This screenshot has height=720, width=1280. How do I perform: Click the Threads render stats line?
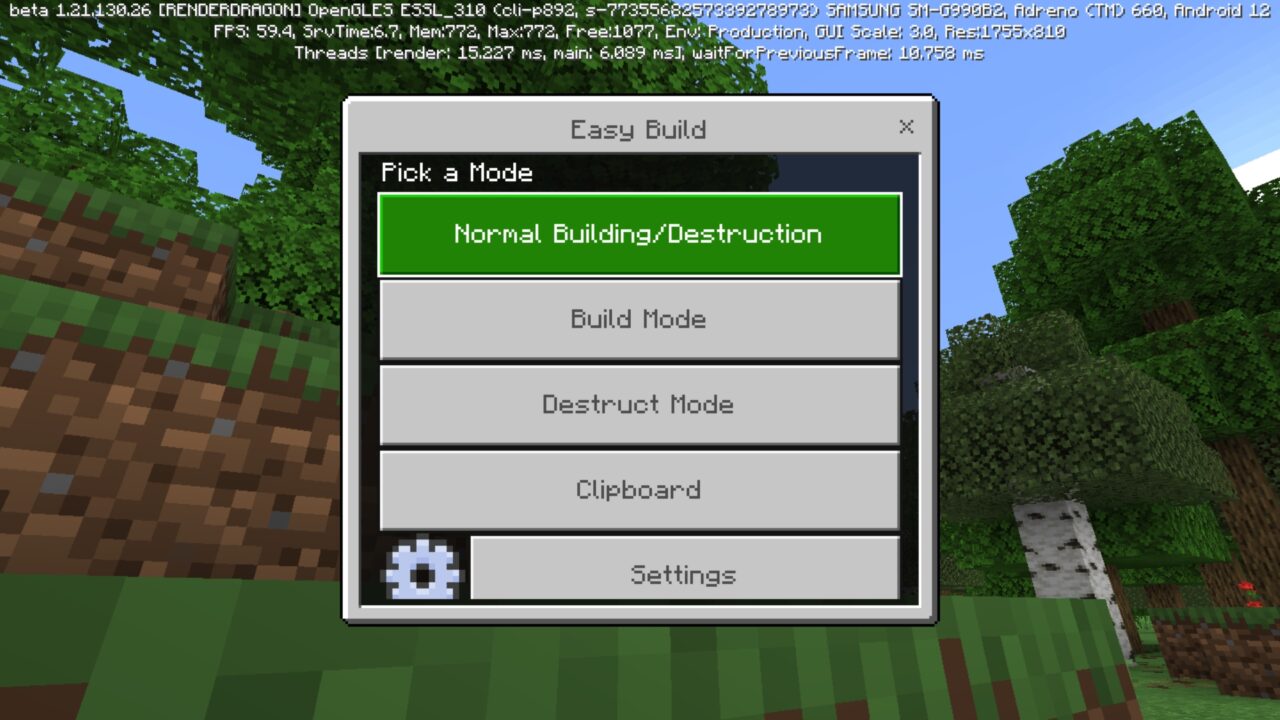640,52
